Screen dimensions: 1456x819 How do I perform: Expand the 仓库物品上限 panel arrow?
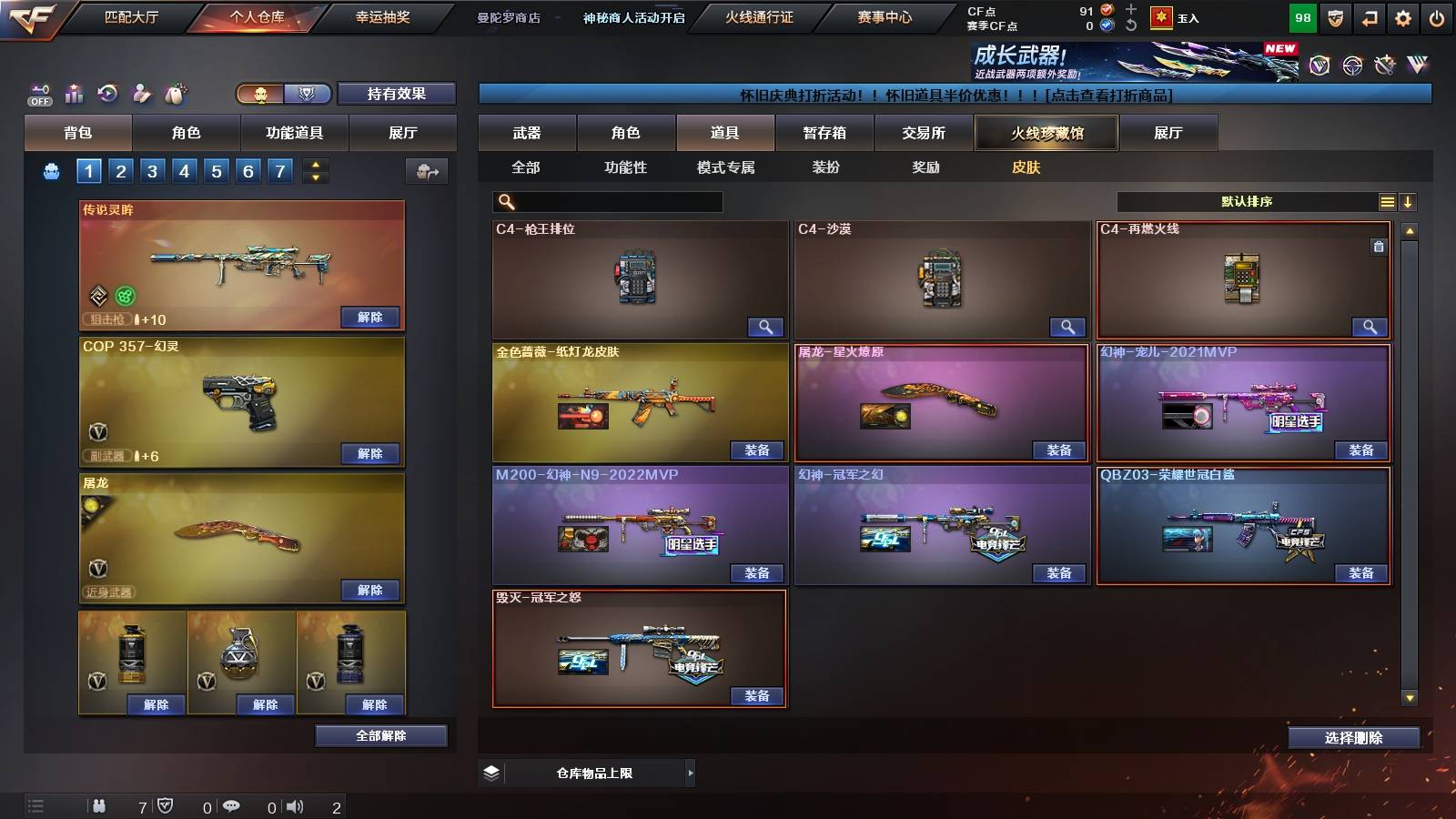tap(690, 772)
